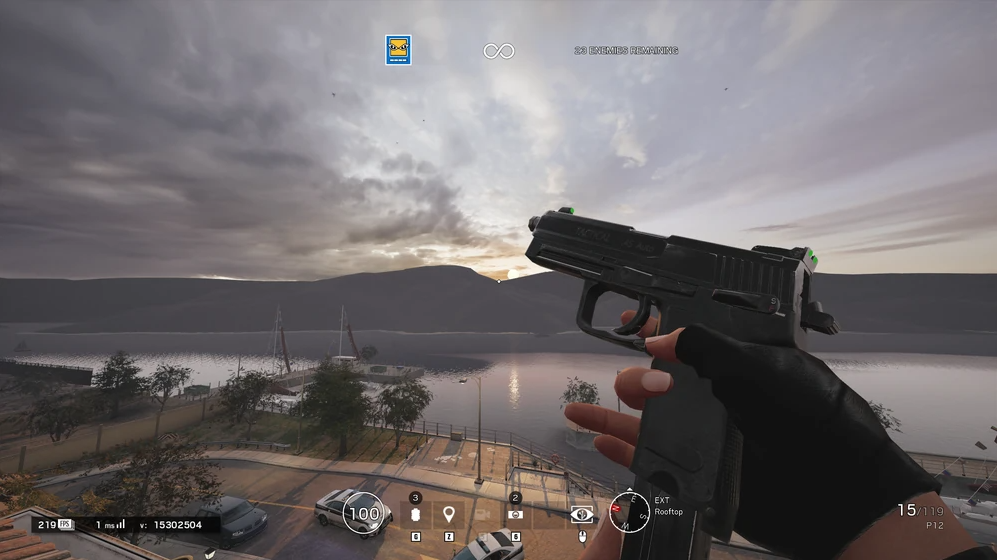
Task: Choose the secondary gadget with count 2
Action: (x=515, y=514)
